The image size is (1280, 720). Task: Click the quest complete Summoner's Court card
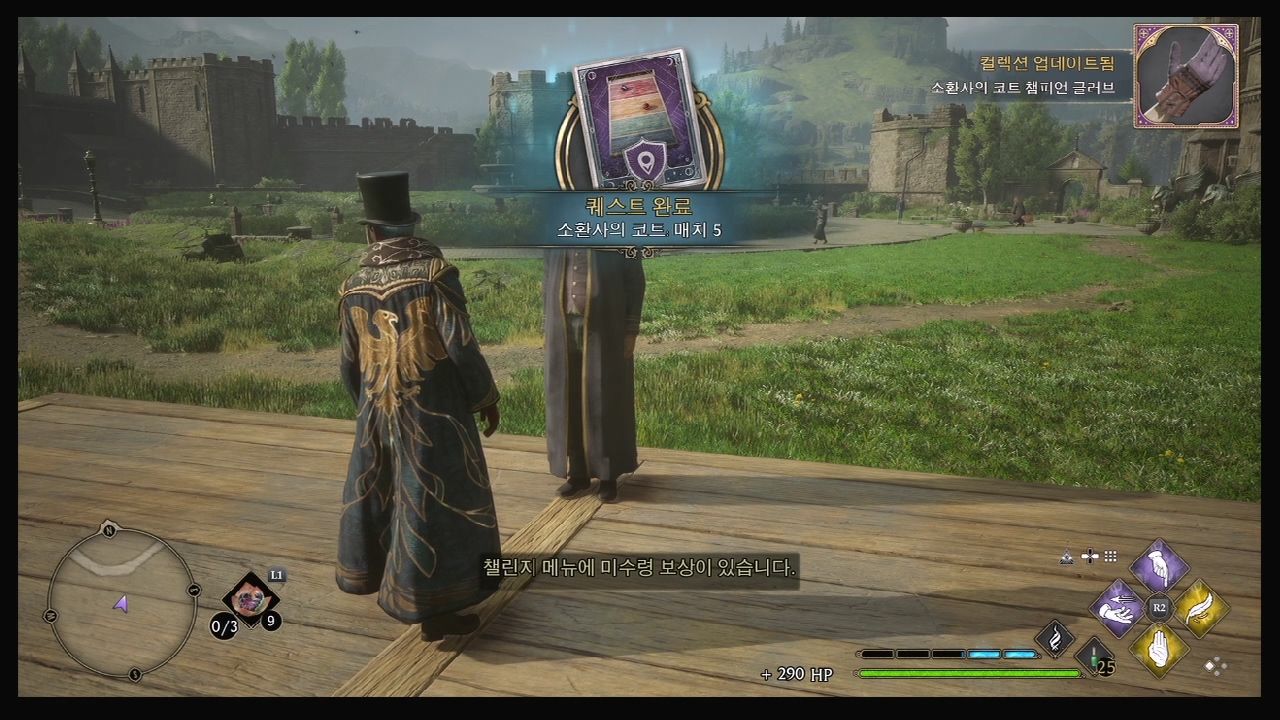[x=640, y=120]
